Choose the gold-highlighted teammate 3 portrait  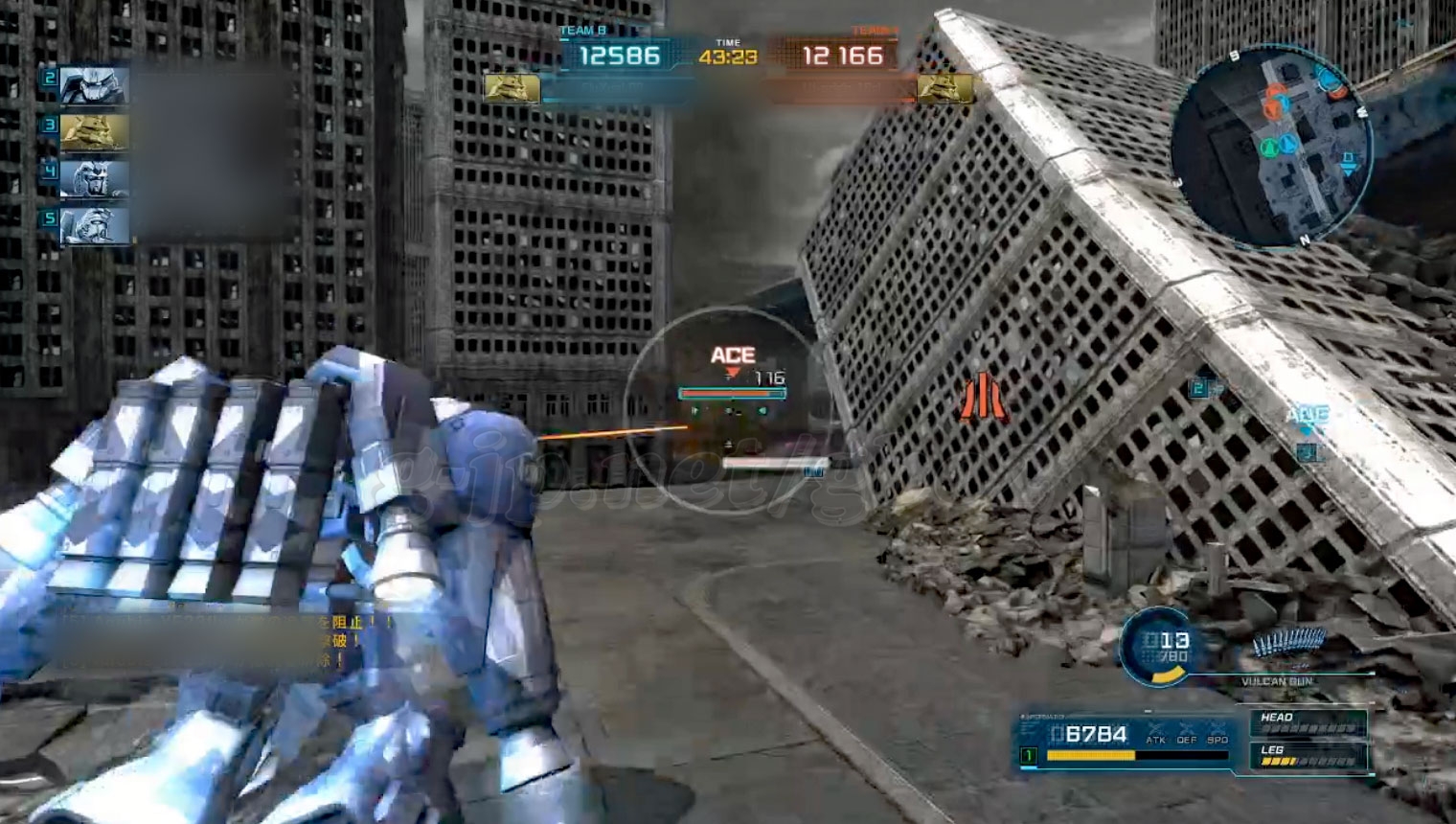94,132
